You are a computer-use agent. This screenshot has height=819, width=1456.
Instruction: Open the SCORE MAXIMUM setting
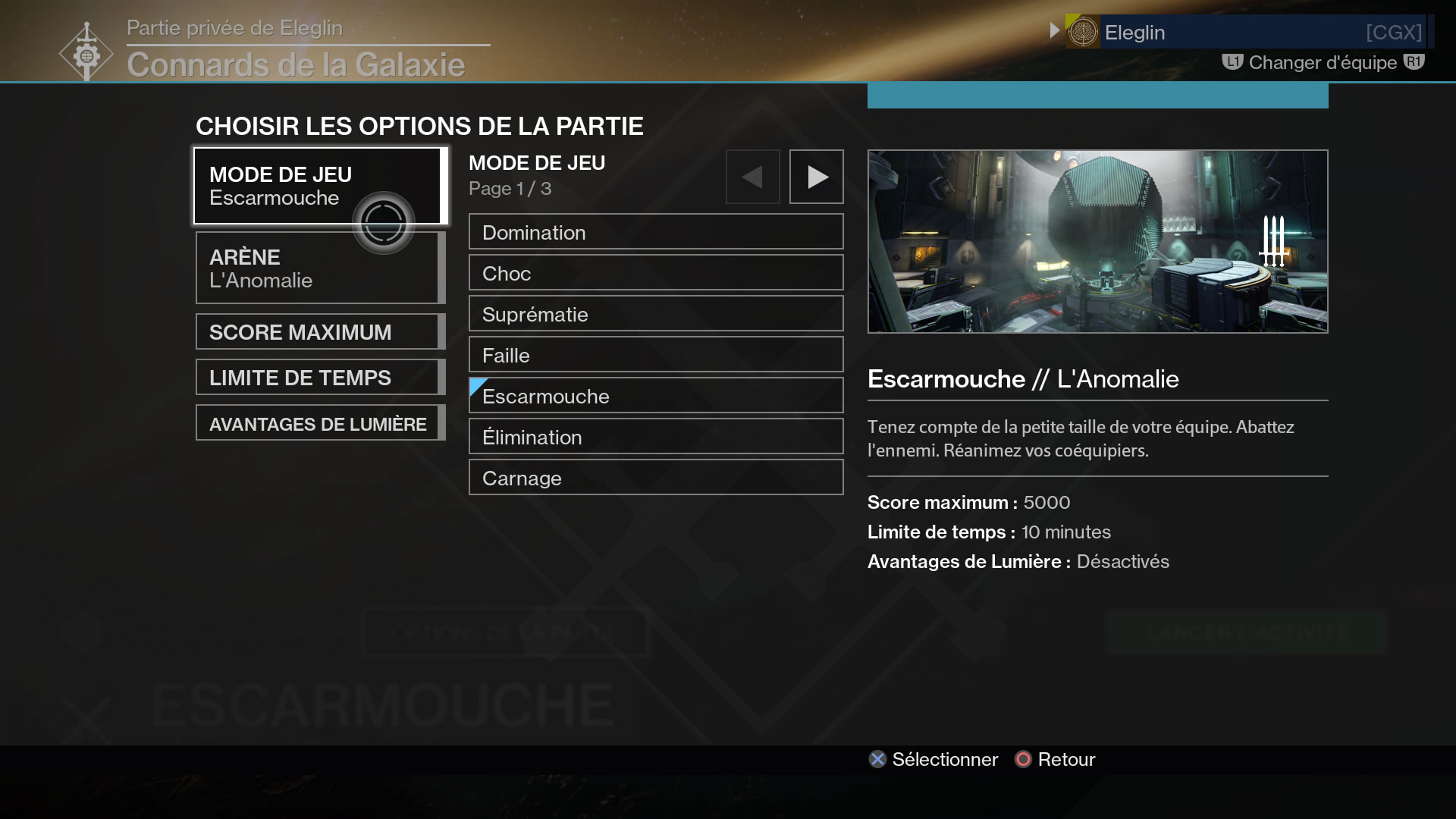click(318, 331)
